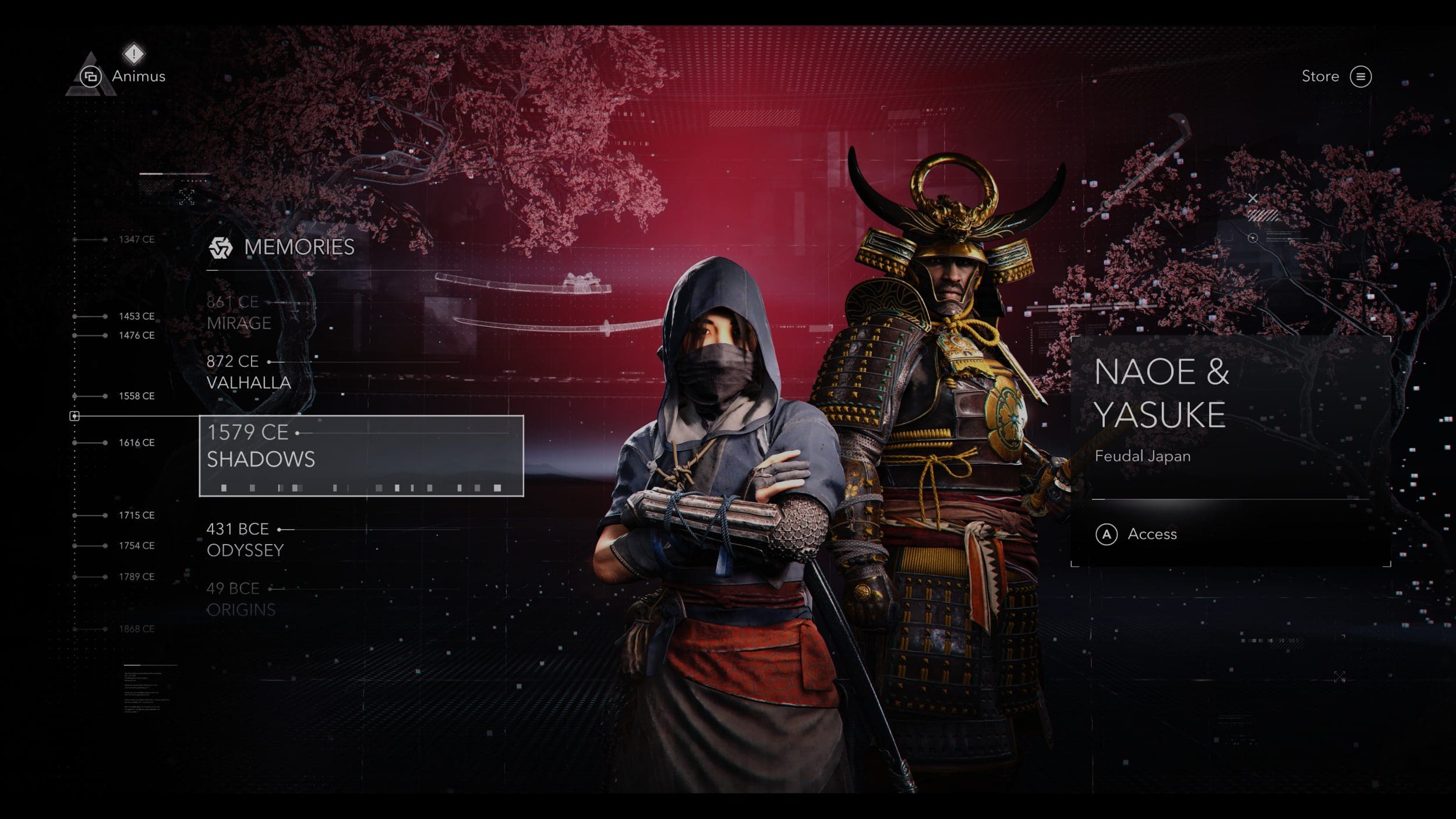Go to 1789 CE on the timeline

pos(136,577)
